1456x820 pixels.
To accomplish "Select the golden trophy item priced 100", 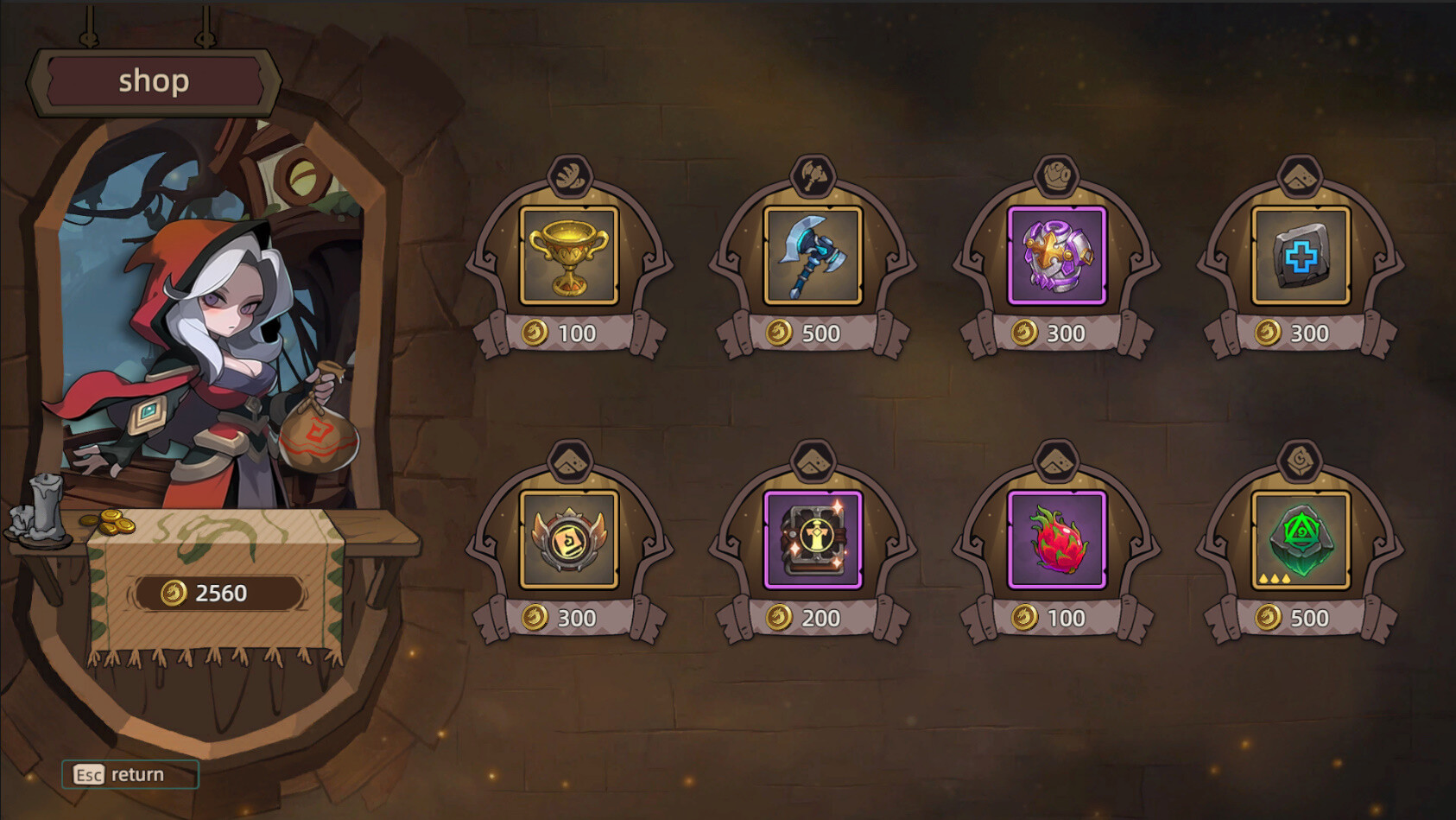I will (x=570, y=255).
